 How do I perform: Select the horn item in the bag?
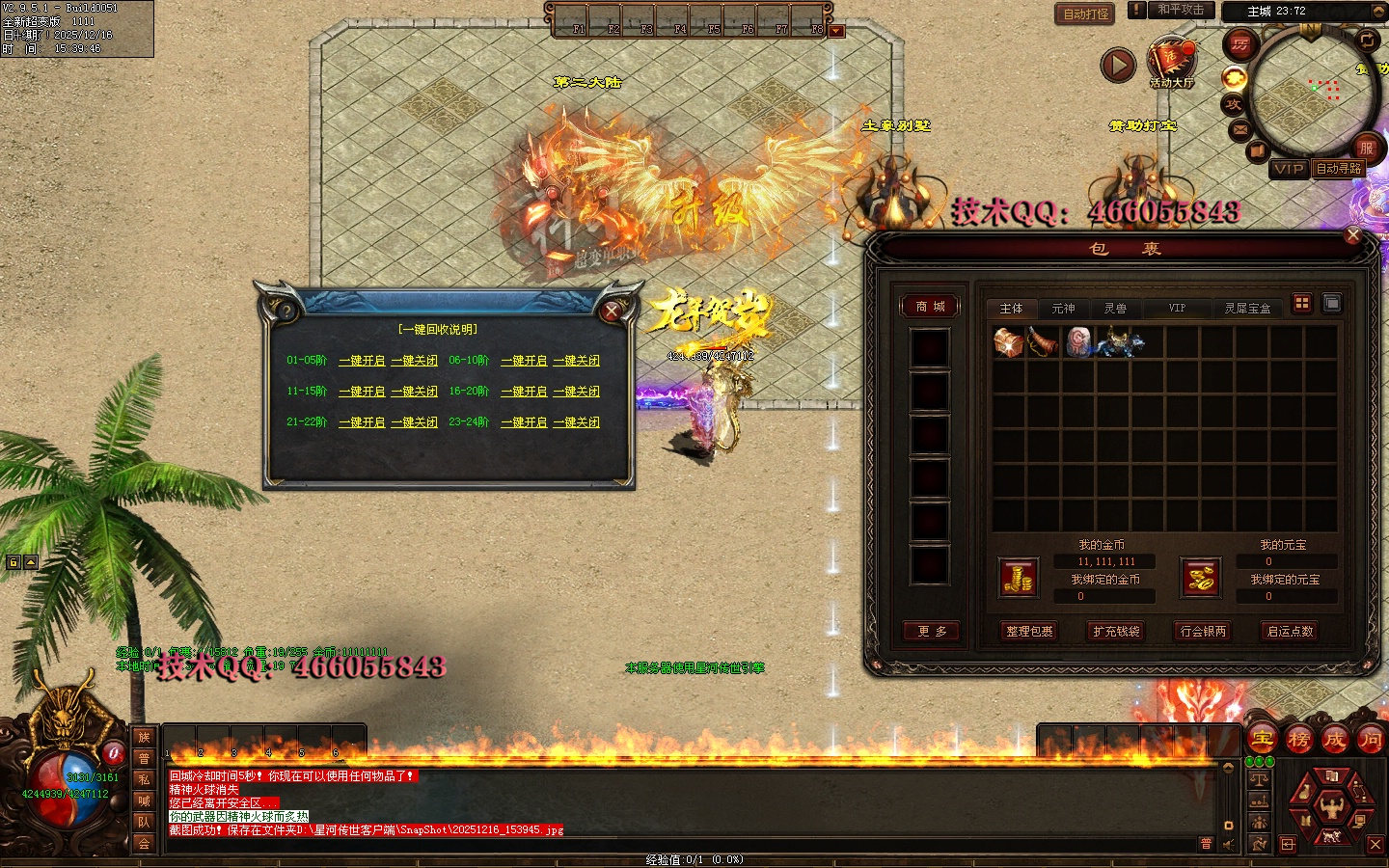[1043, 342]
